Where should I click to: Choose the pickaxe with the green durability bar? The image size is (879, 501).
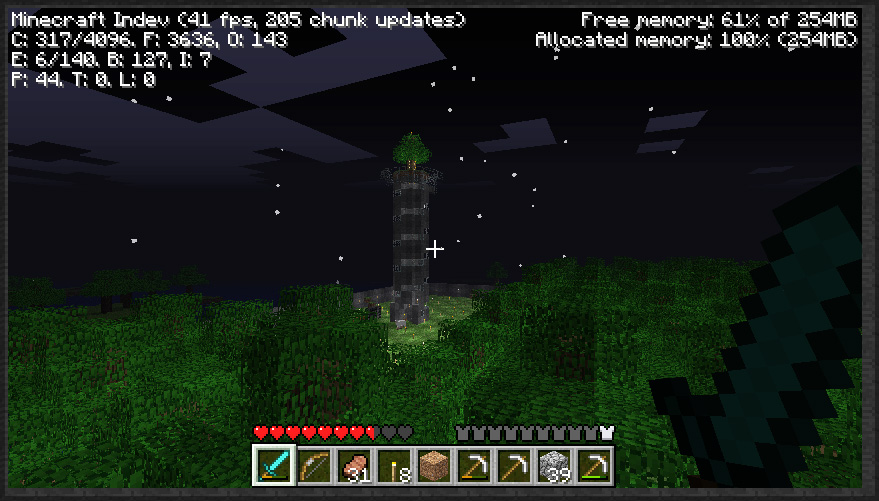tap(592, 464)
